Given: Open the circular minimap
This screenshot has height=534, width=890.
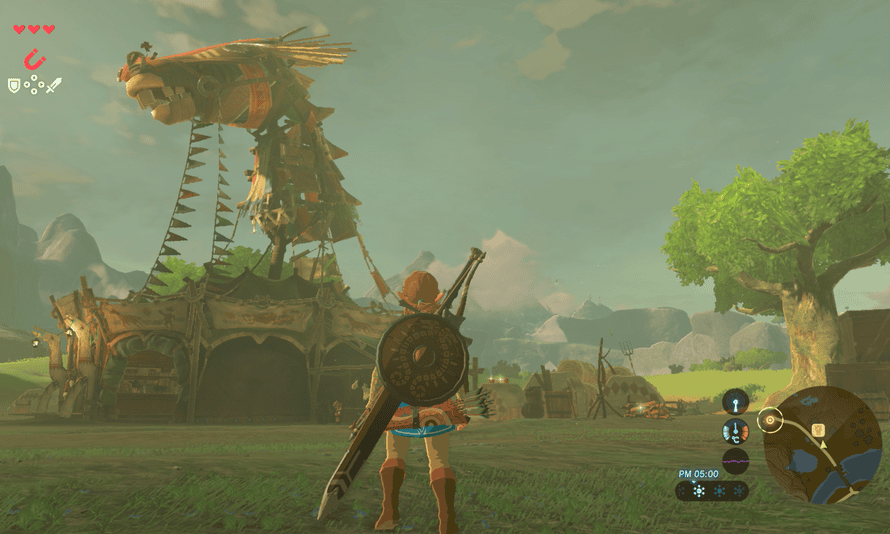Looking at the screenshot, I should click(x=822, y=445).
